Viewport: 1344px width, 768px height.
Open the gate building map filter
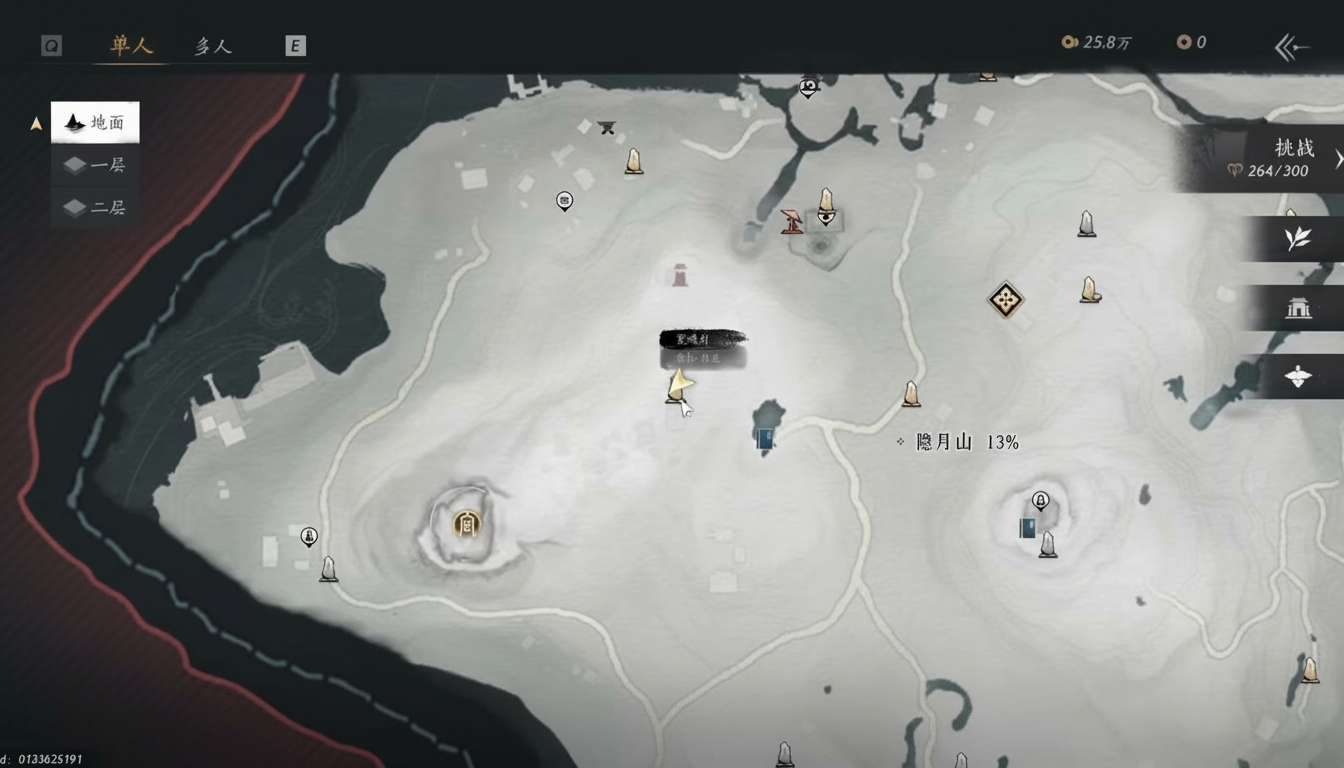click(1297, 308)
